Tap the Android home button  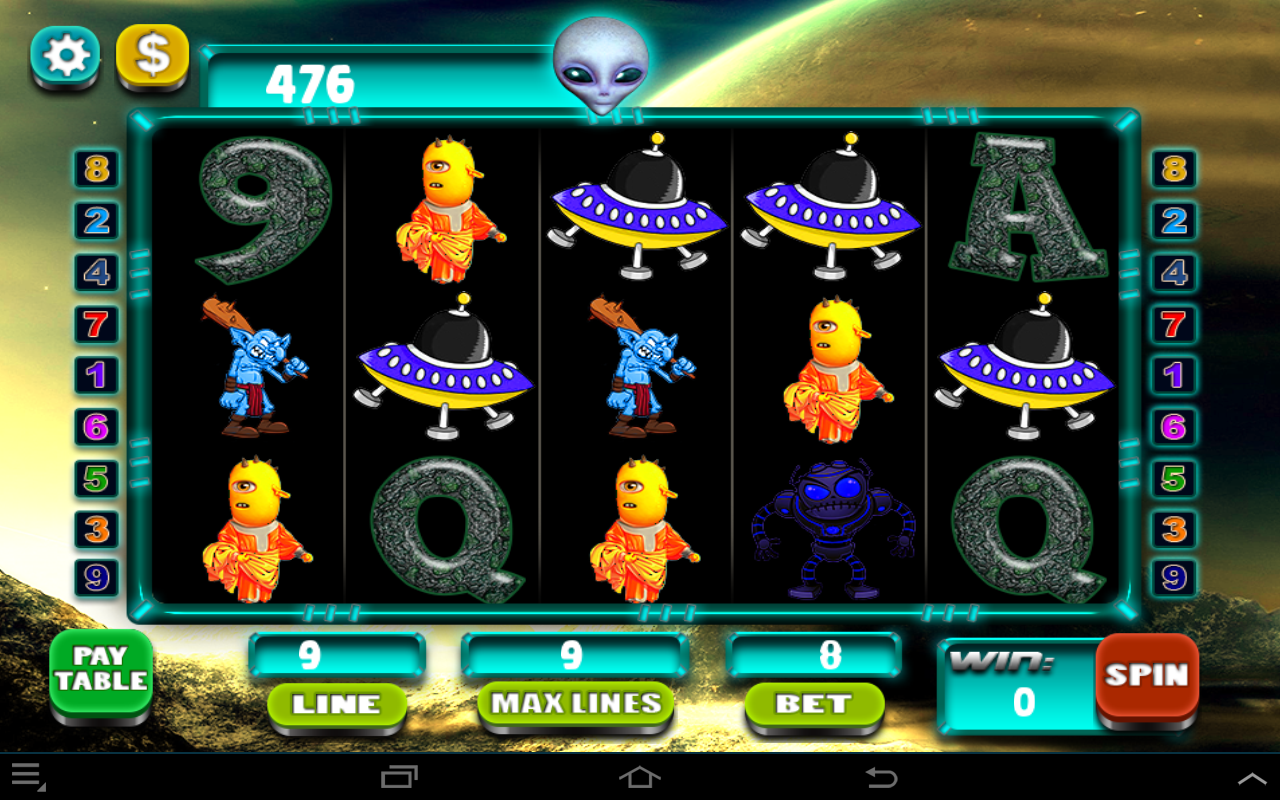pyautogui.click(x=640, y=776)
